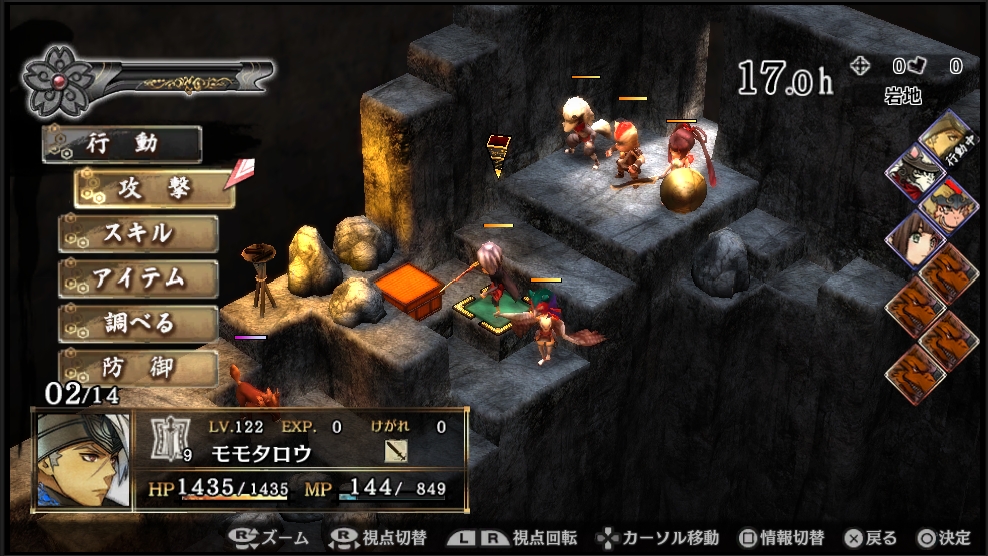
Task: Open the スキル (Skill) menu
Action: (139, 234)
